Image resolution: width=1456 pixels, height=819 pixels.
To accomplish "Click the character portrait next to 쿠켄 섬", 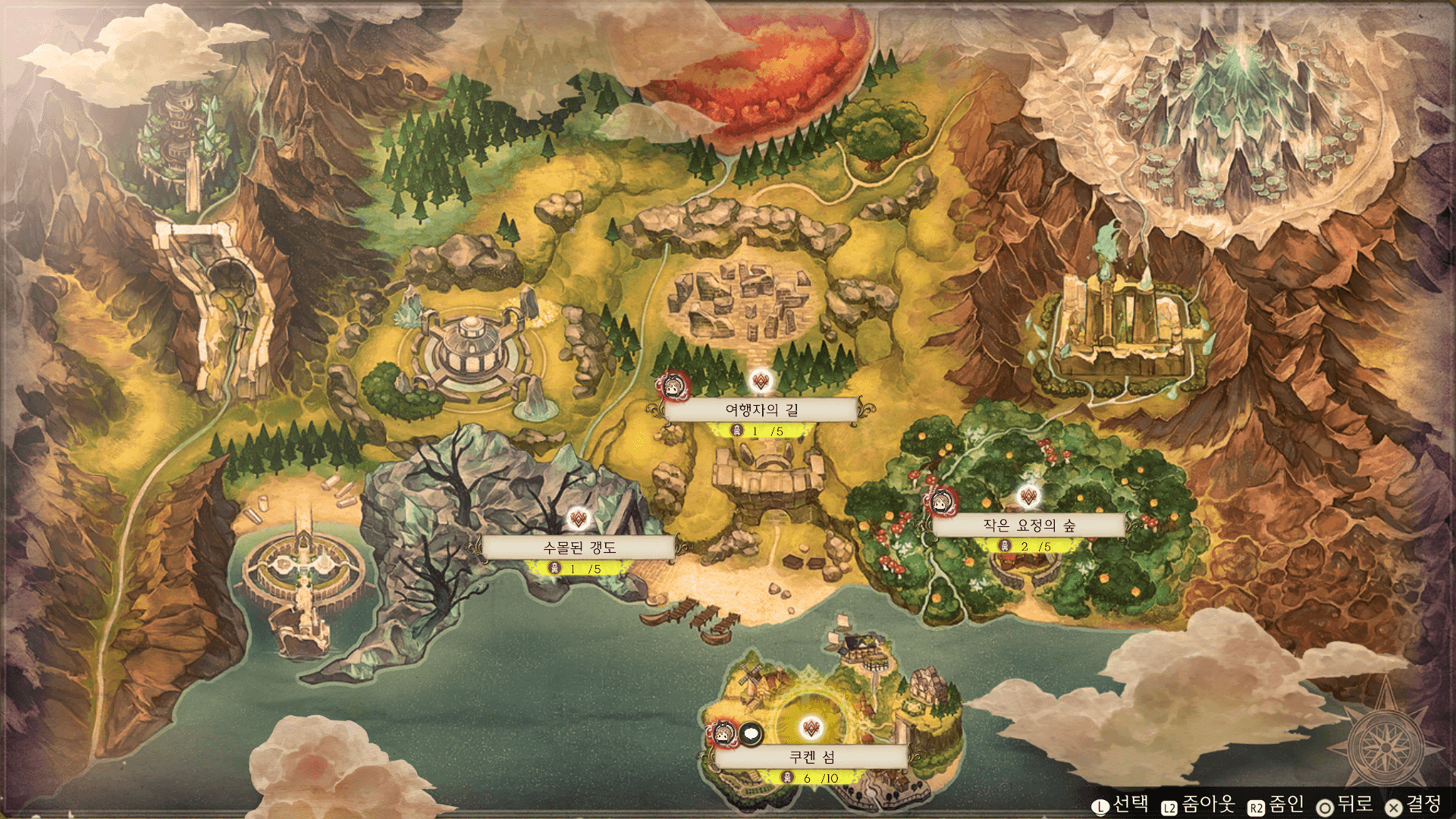I will click(723, 734).
